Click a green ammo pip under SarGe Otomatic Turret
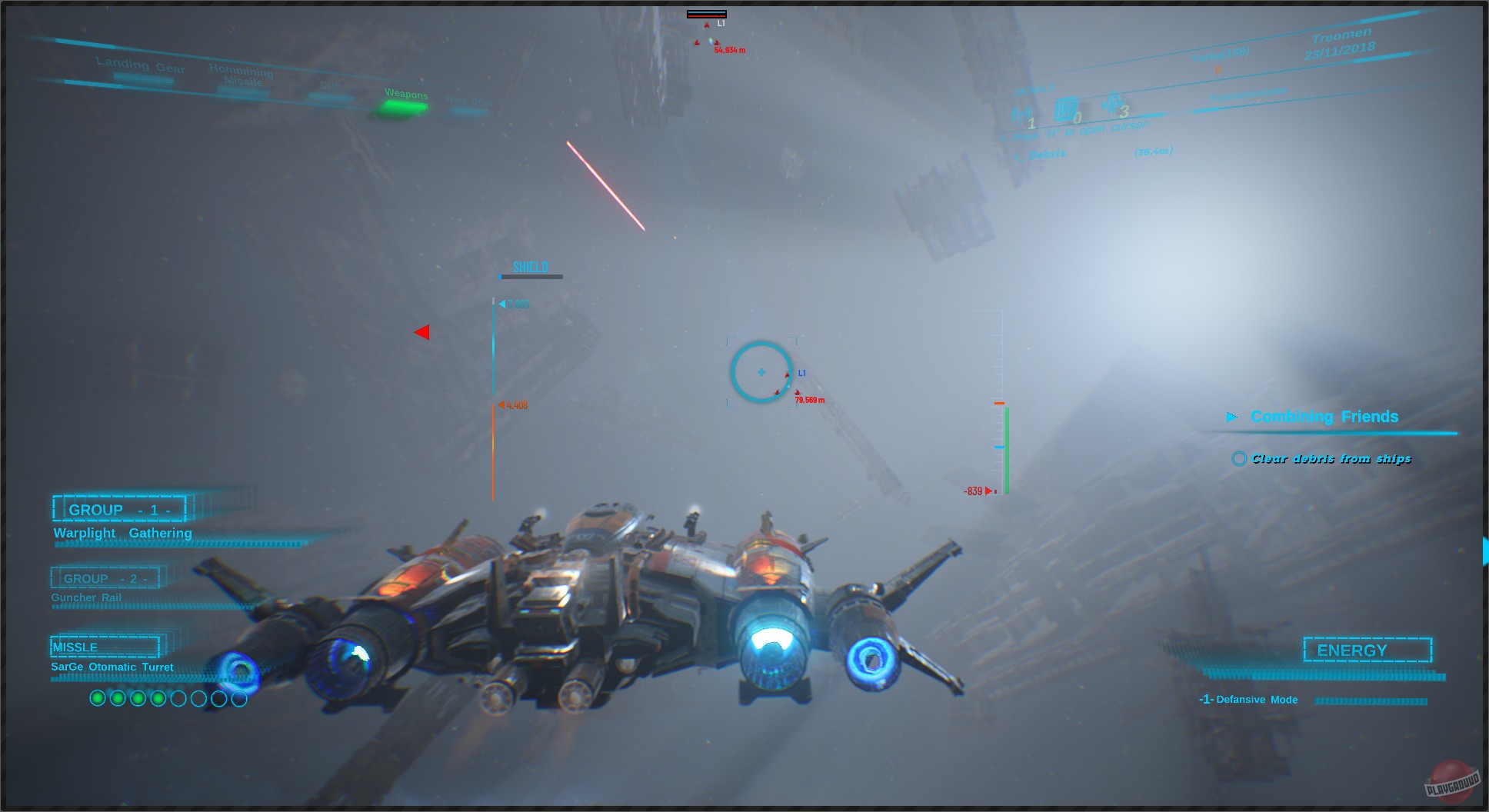 [98, 698]
